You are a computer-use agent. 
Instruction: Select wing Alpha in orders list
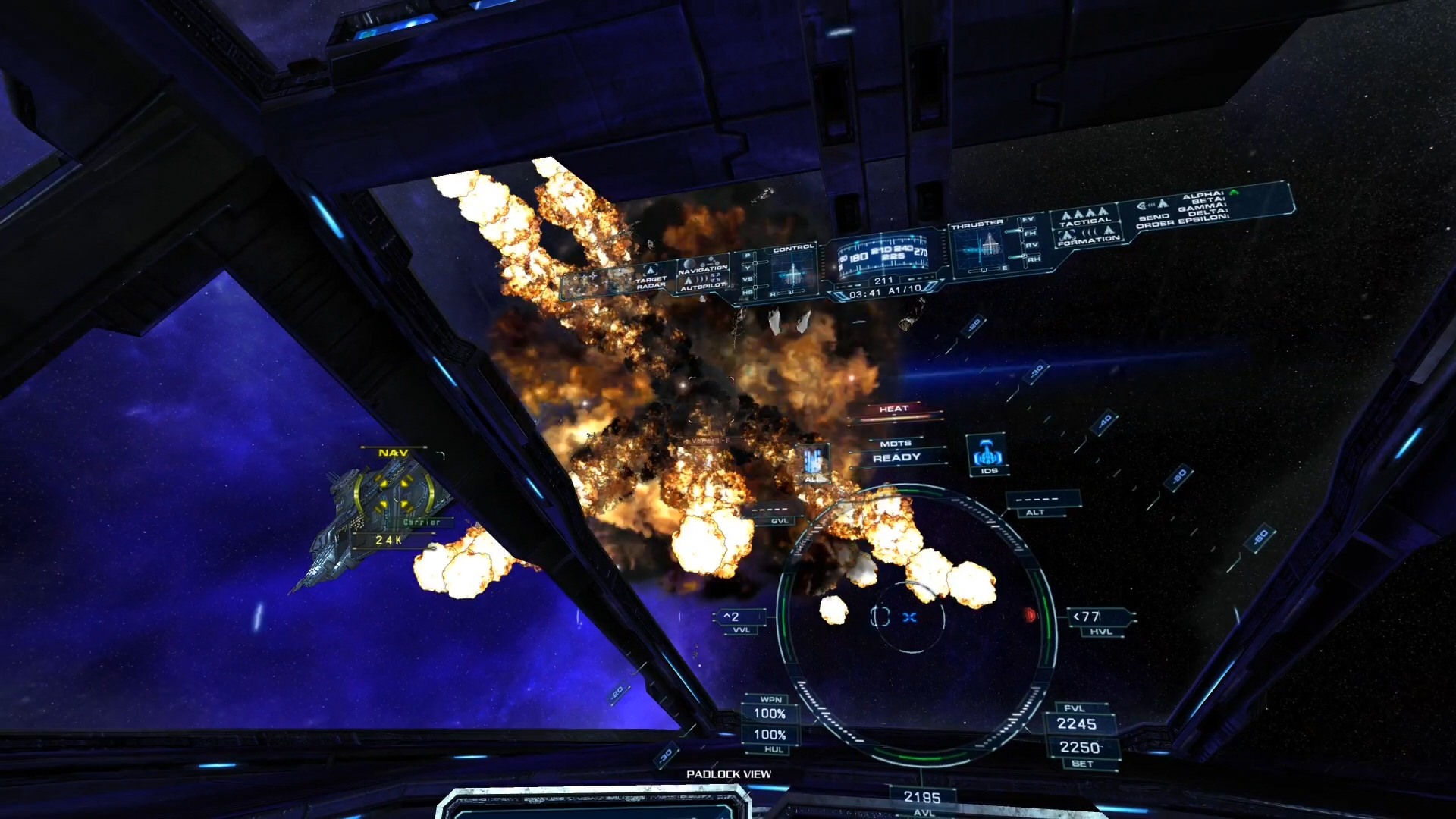(x=1203, y=196)
